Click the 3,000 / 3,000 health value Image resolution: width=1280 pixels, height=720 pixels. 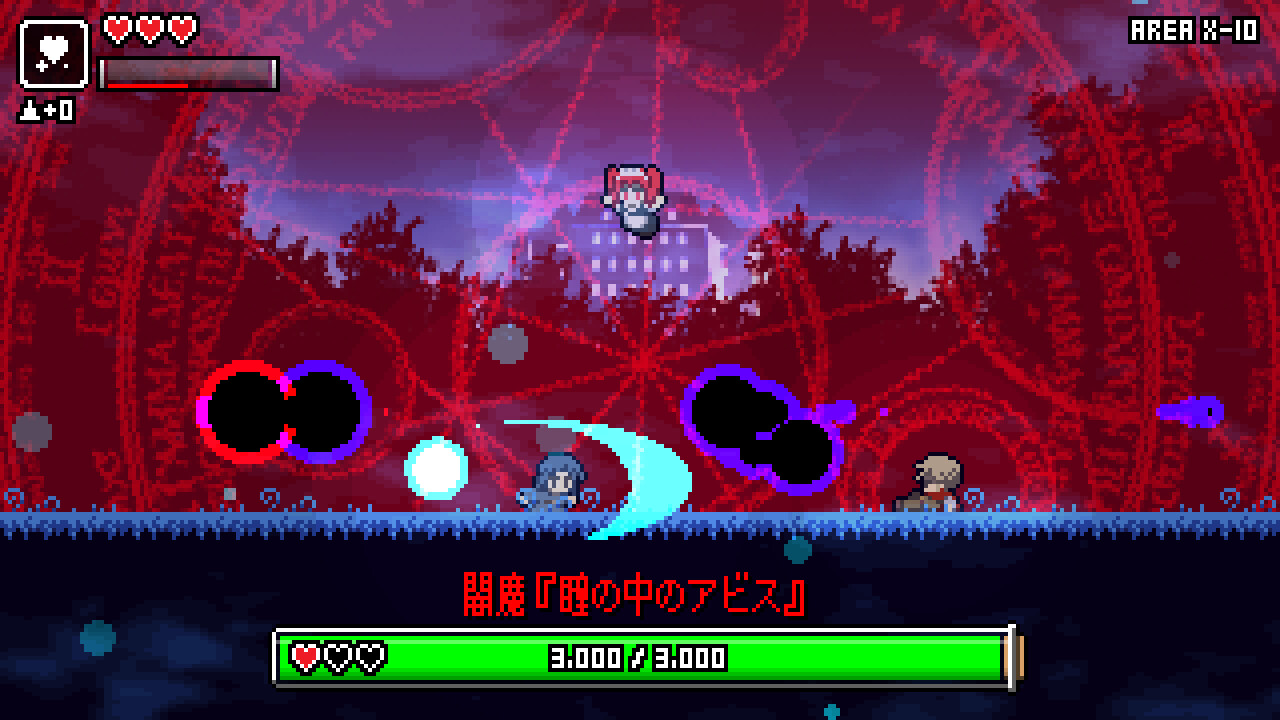(640, 657)
